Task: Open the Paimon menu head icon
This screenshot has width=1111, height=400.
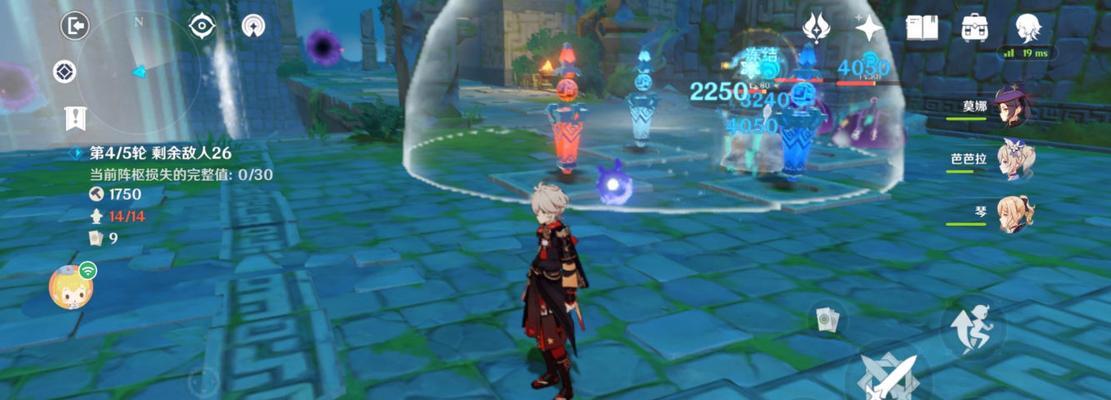Action: click(1028, 27)
